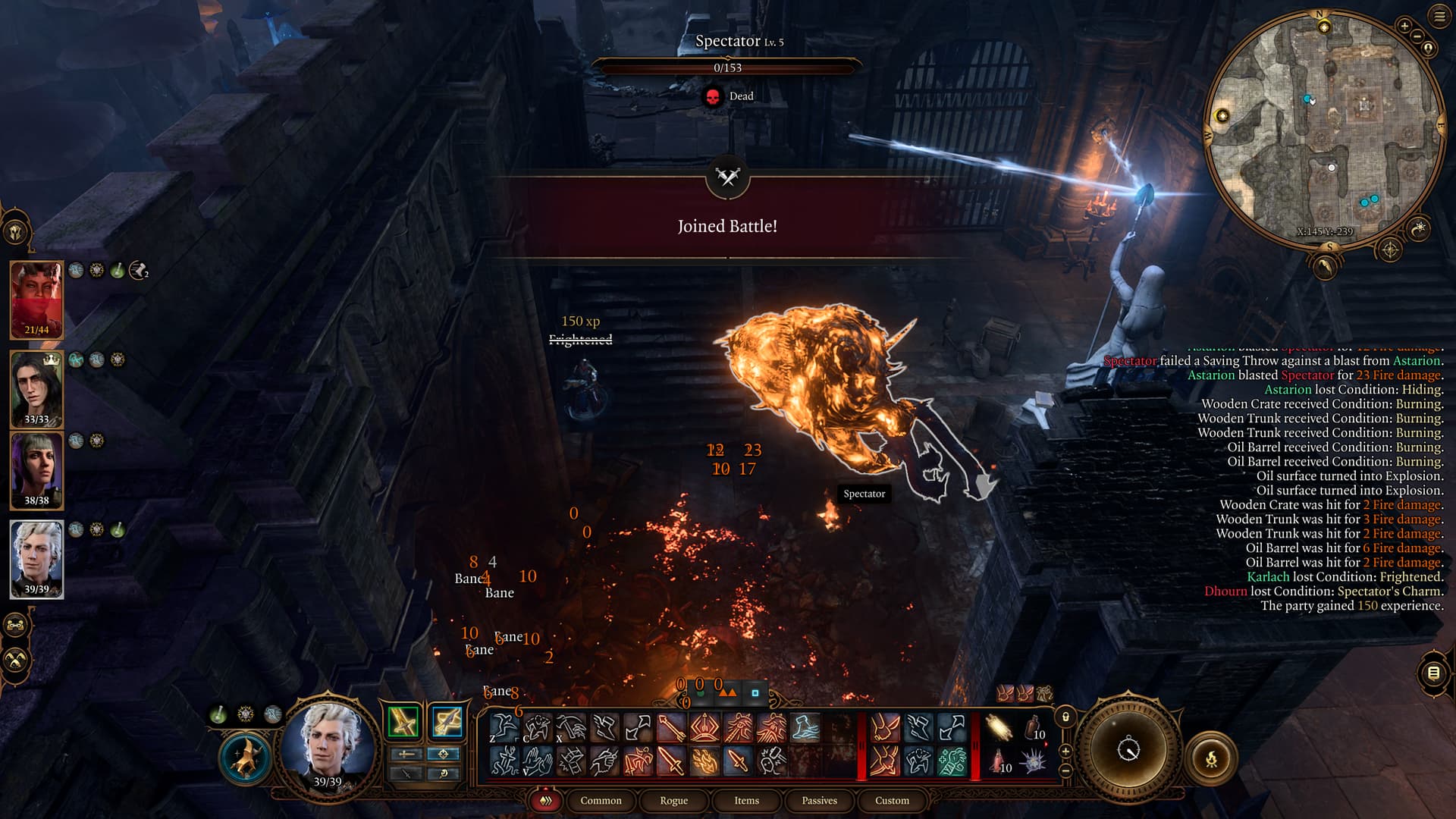This screenshot has height=819, width=1456.
Task: Use the scroll item in hotbar
Action: [999, 728]
